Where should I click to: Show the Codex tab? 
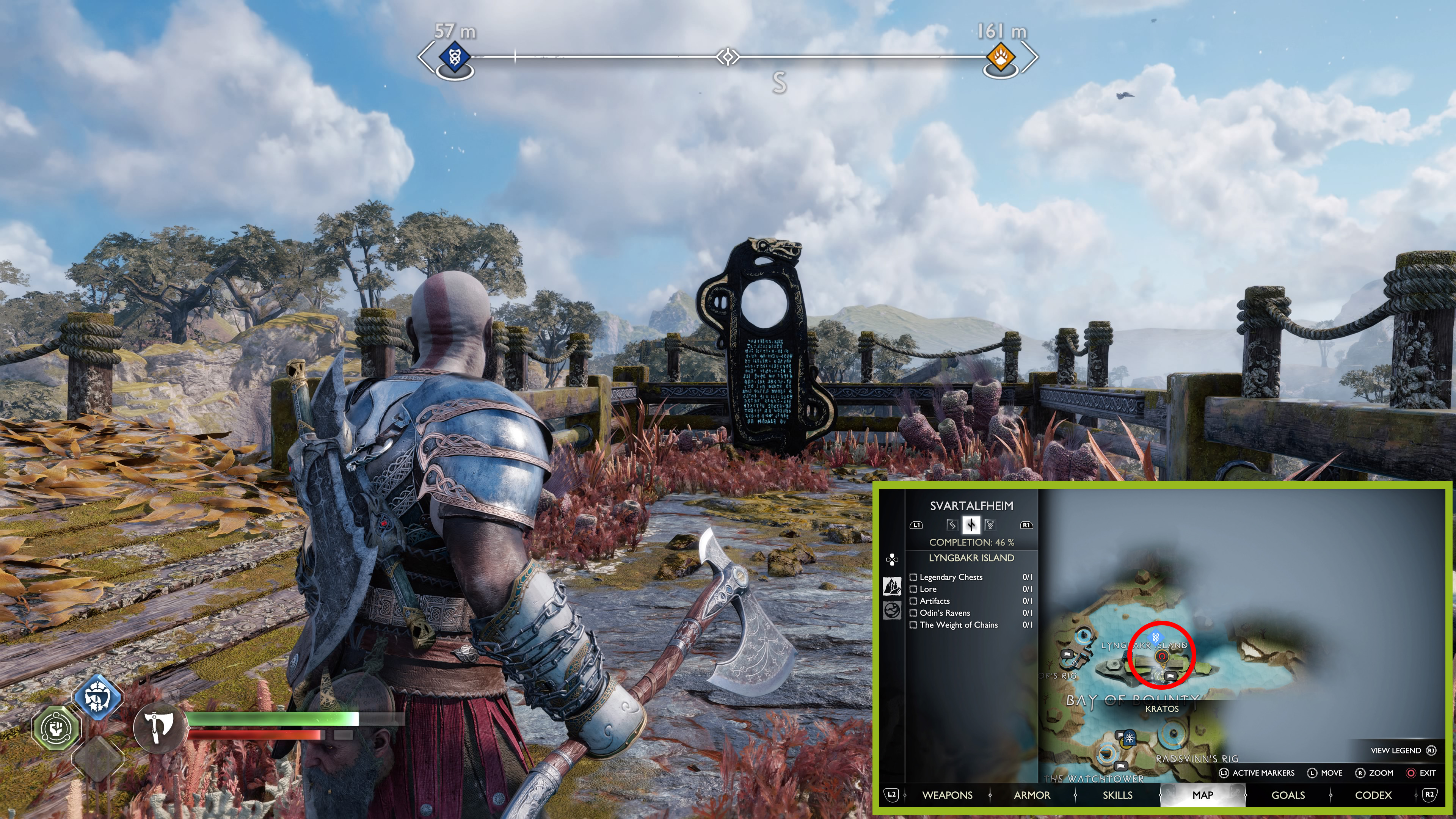coord(1373,795)
